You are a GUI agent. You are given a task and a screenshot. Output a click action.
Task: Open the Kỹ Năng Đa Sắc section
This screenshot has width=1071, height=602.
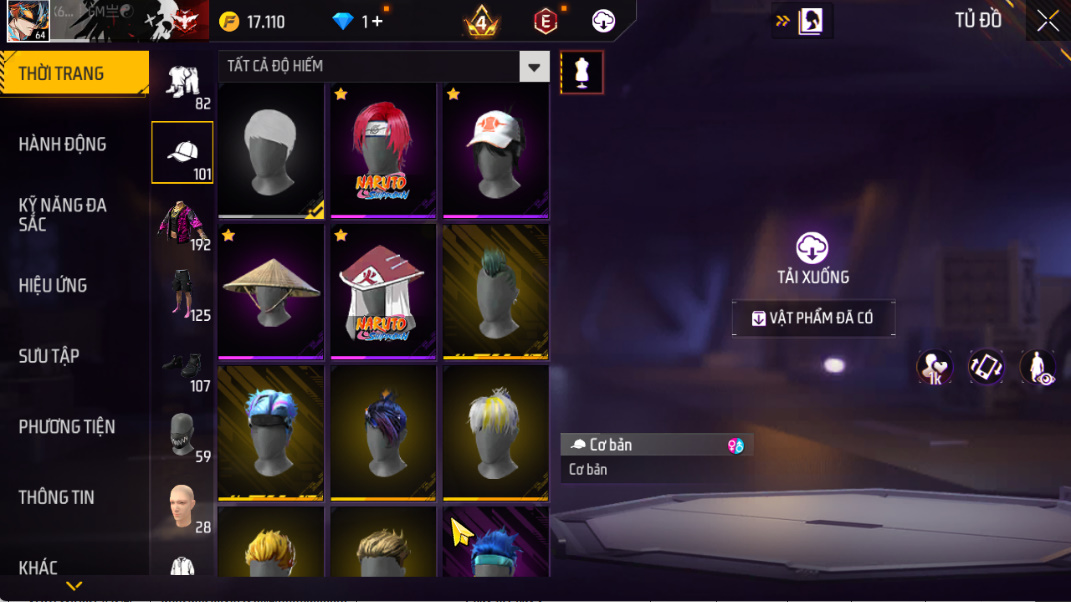point(62,214)
